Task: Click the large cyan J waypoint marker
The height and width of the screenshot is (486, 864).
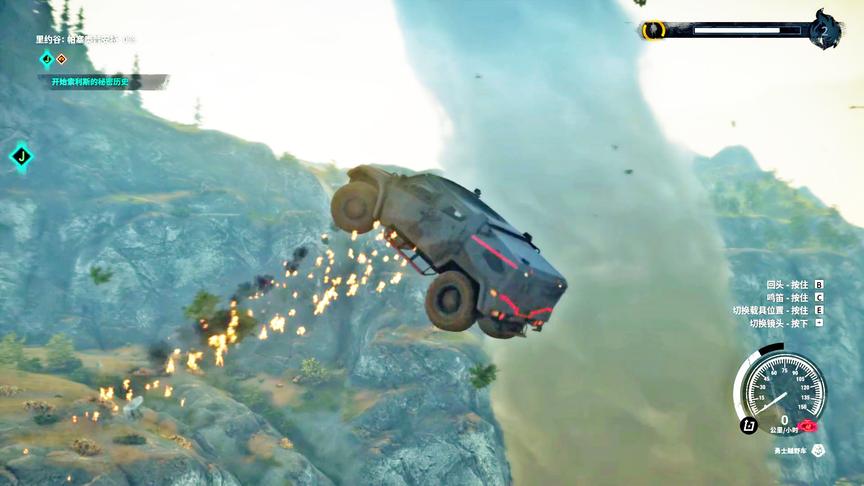Action: (21, 156)
